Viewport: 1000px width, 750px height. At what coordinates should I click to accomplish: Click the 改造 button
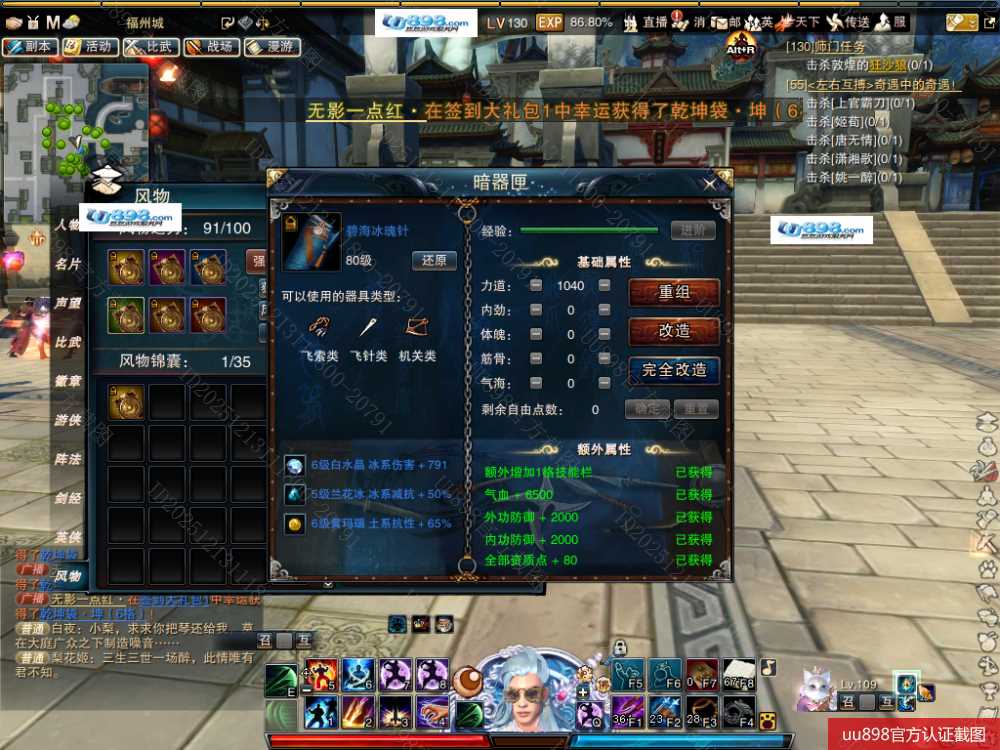674,331
